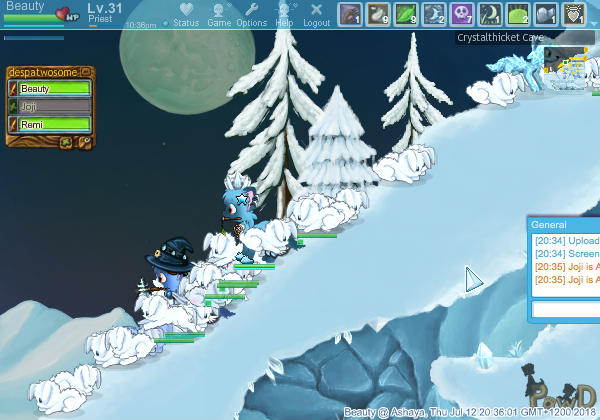The height and width of the screenshot is (420, 600).
Task: Open the Options menu
Action: click(x=252, y=14)
